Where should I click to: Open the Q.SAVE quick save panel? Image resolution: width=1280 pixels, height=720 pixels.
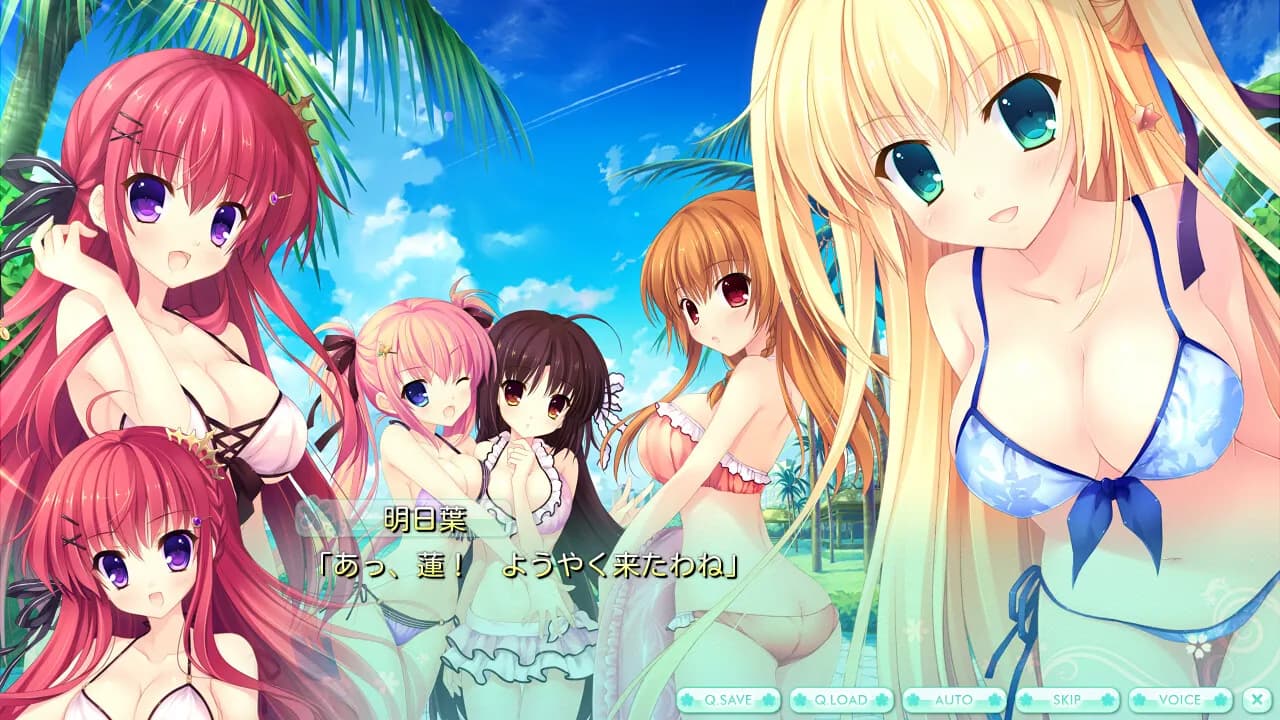coord(729,700)
